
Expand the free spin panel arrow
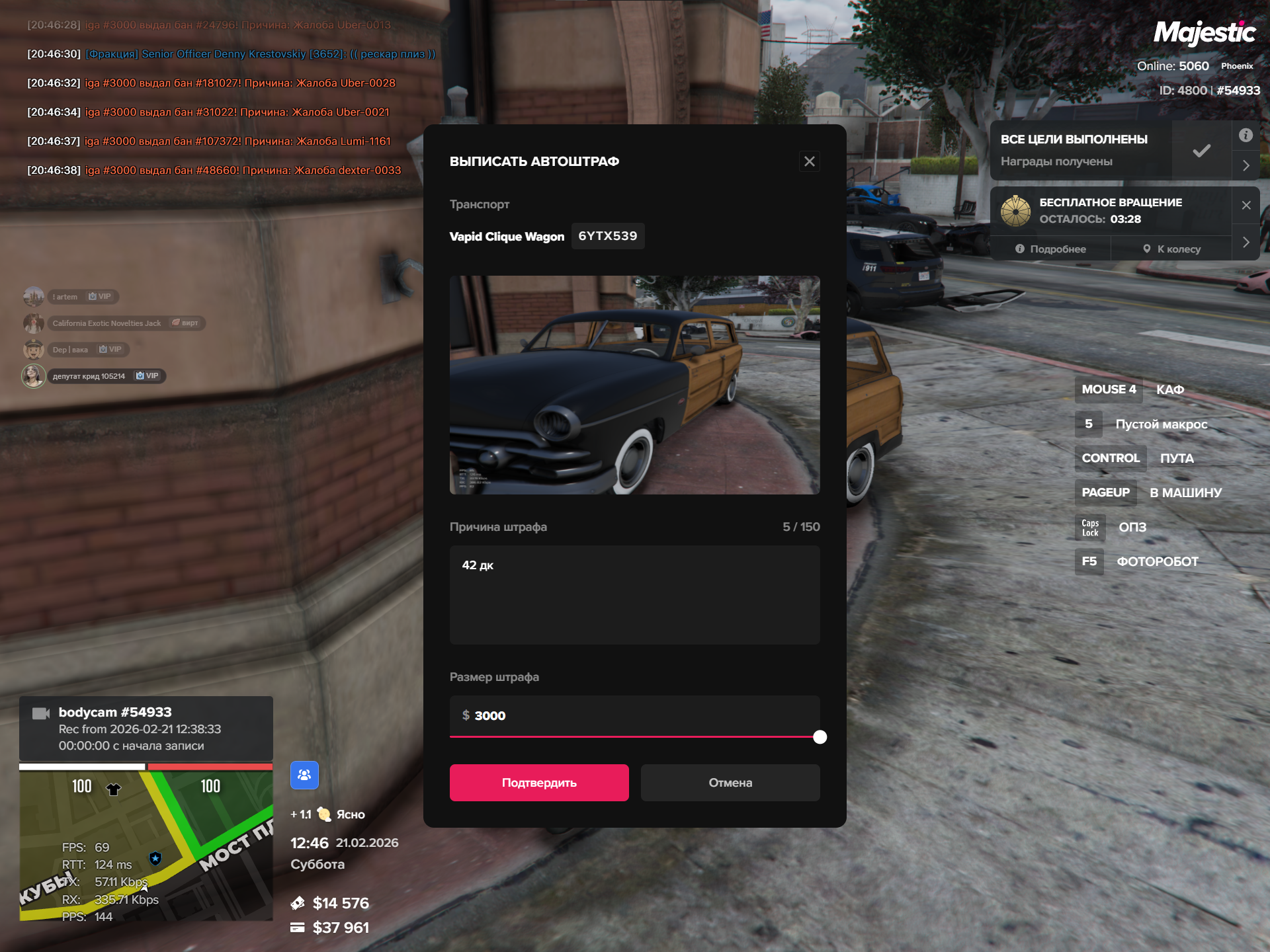pos(1246,242)
